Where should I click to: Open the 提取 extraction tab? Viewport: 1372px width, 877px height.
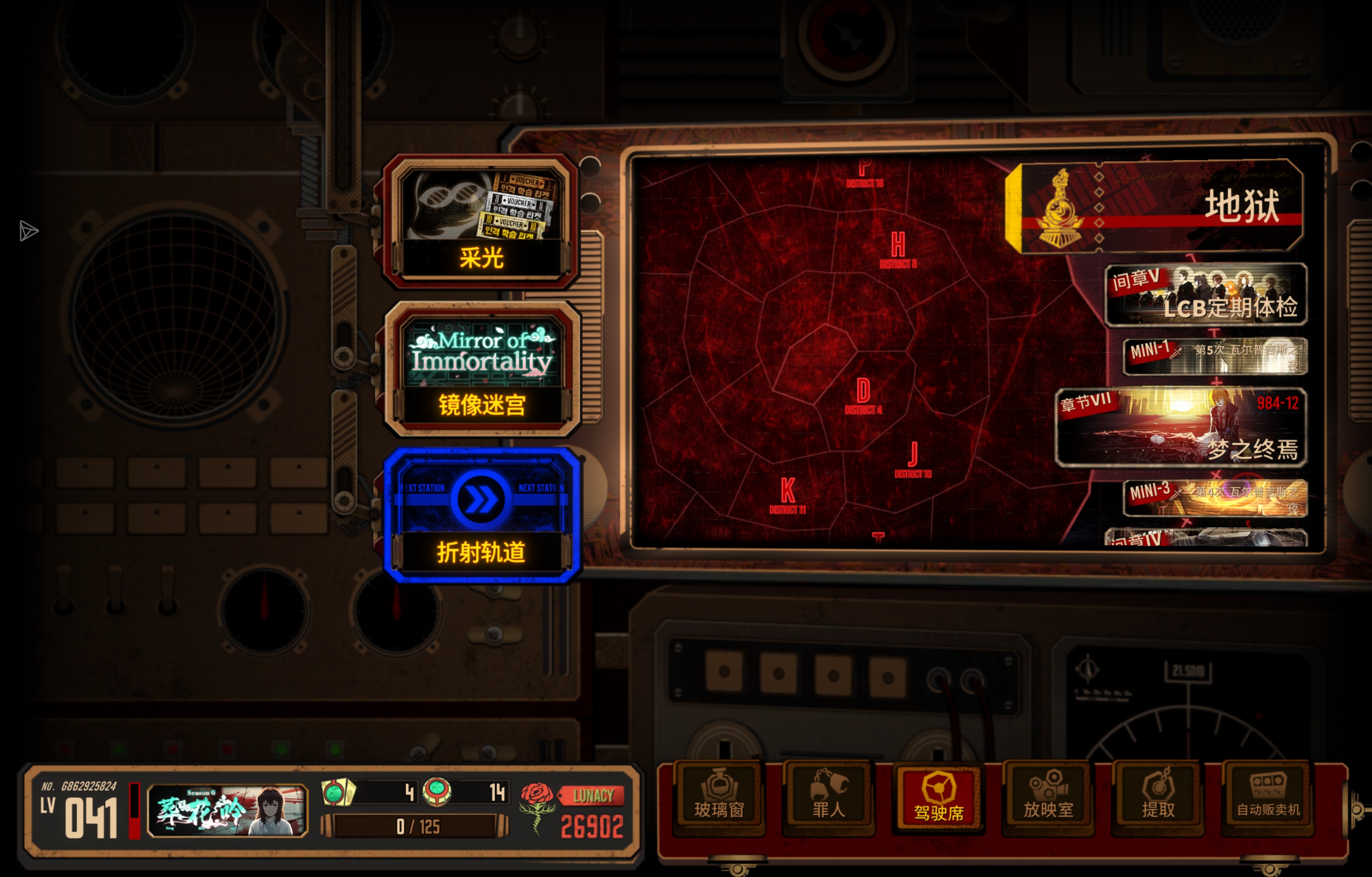tap(1158, 796)
